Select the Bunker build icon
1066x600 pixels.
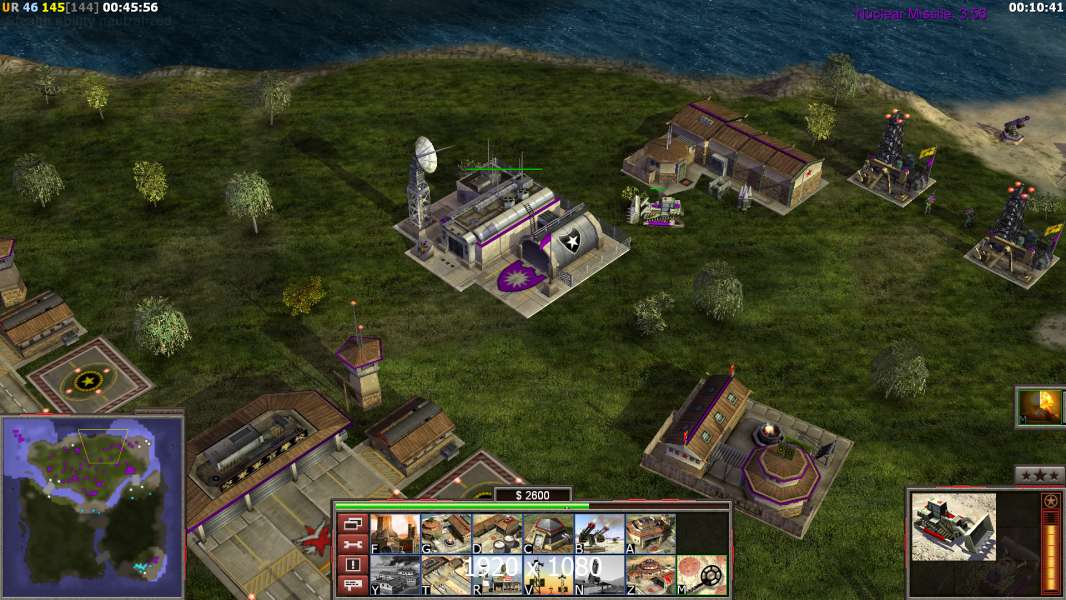pos(547,533)
